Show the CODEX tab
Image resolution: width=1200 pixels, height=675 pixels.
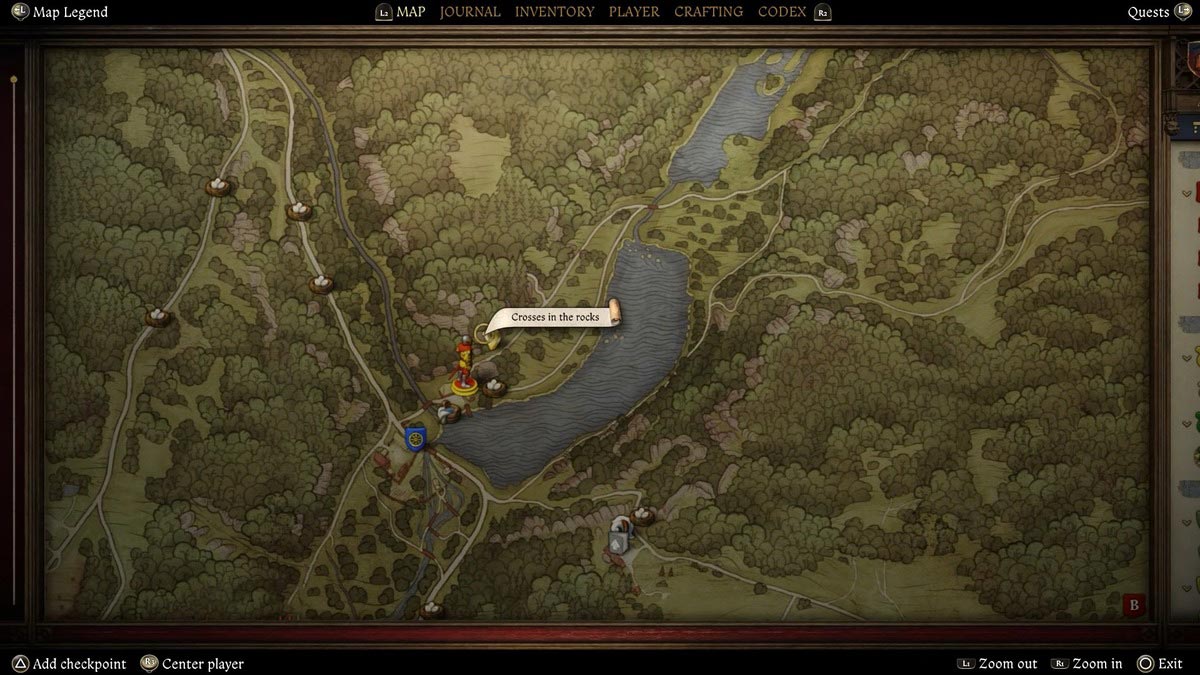(782, 12)
